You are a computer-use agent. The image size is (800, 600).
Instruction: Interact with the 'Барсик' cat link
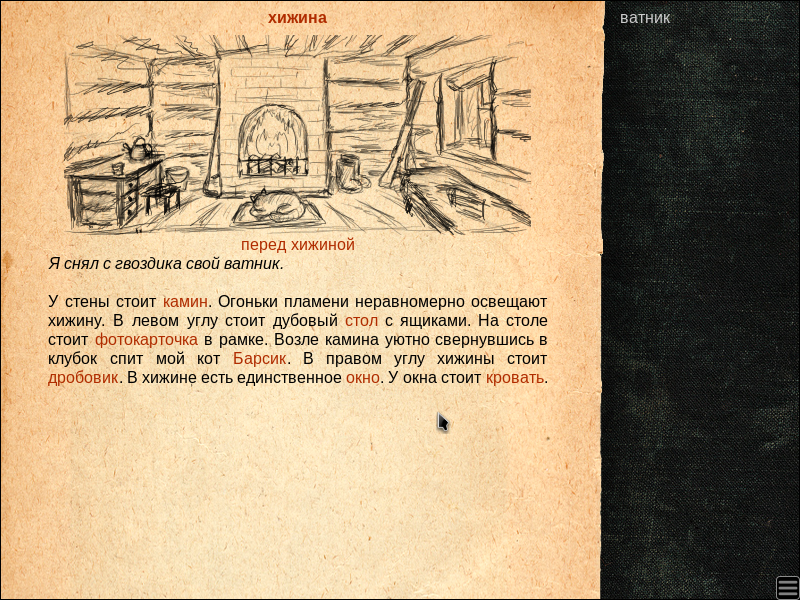coord(260,359)
